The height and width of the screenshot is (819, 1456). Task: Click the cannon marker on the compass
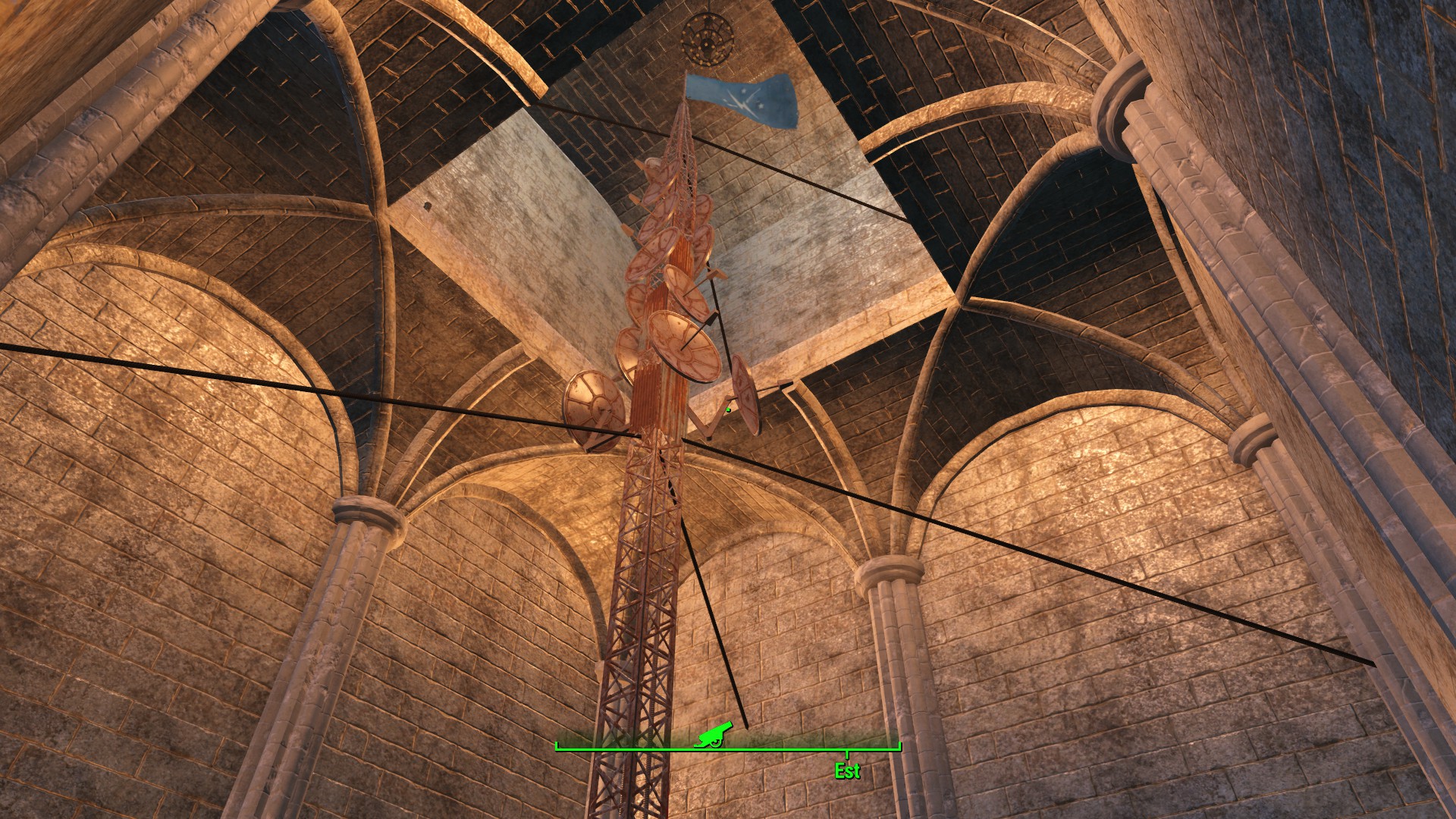[714, 734]
